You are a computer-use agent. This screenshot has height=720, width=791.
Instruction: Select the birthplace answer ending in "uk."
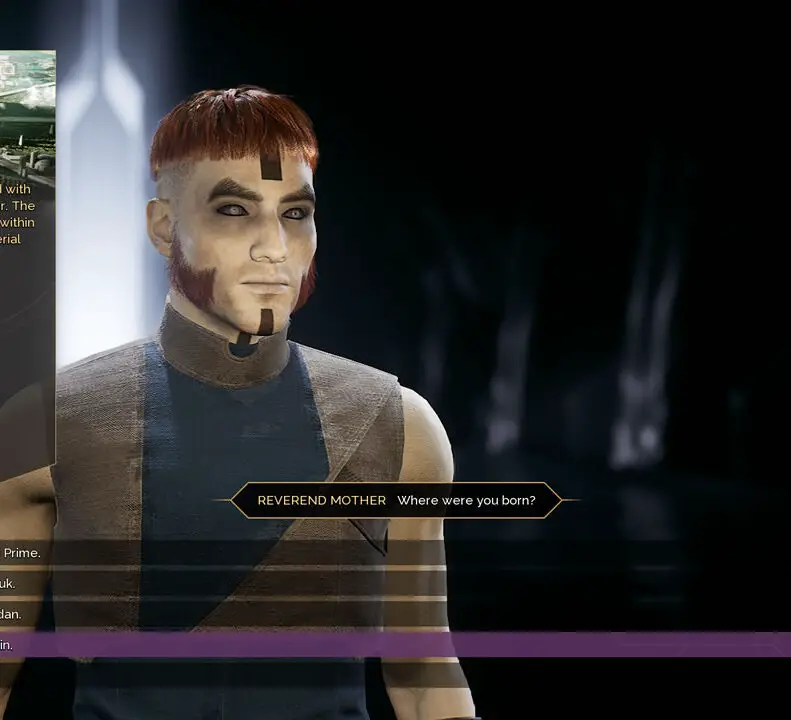pyautogui.click(x=10, y=584)
